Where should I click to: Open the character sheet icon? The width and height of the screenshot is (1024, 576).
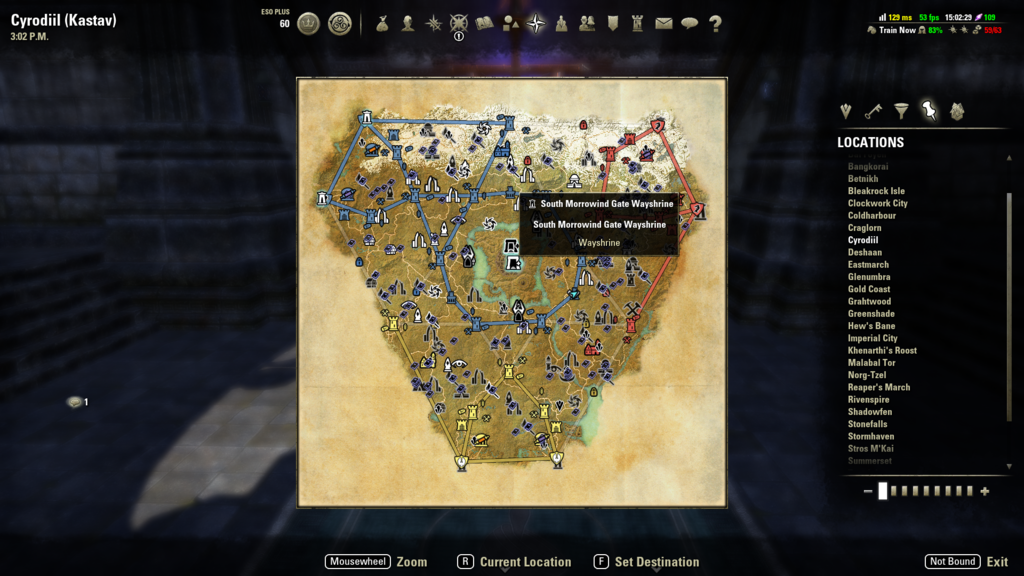408,24
